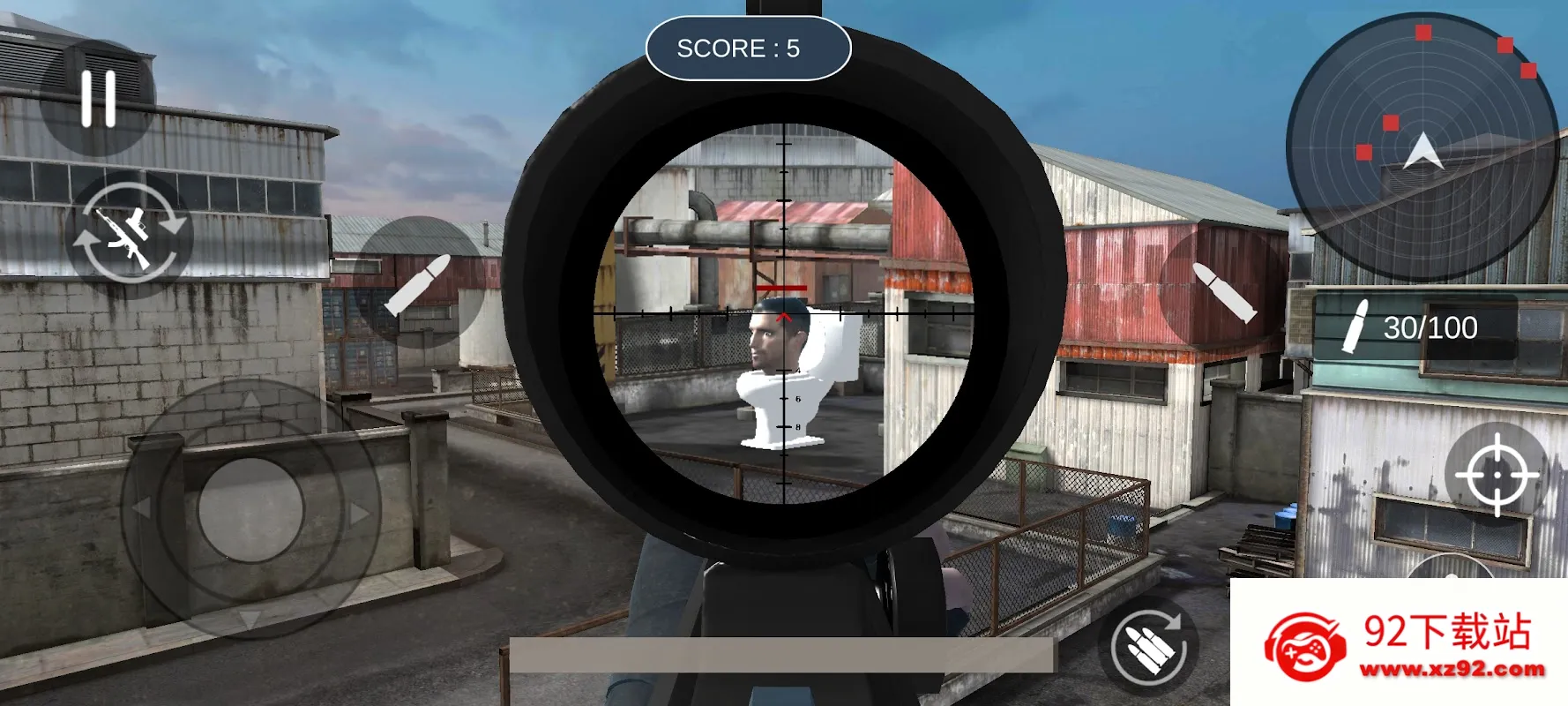Pause the game with the pause button
The width and height of the screenshot is (1568, 706).
(x=98, y=99)
